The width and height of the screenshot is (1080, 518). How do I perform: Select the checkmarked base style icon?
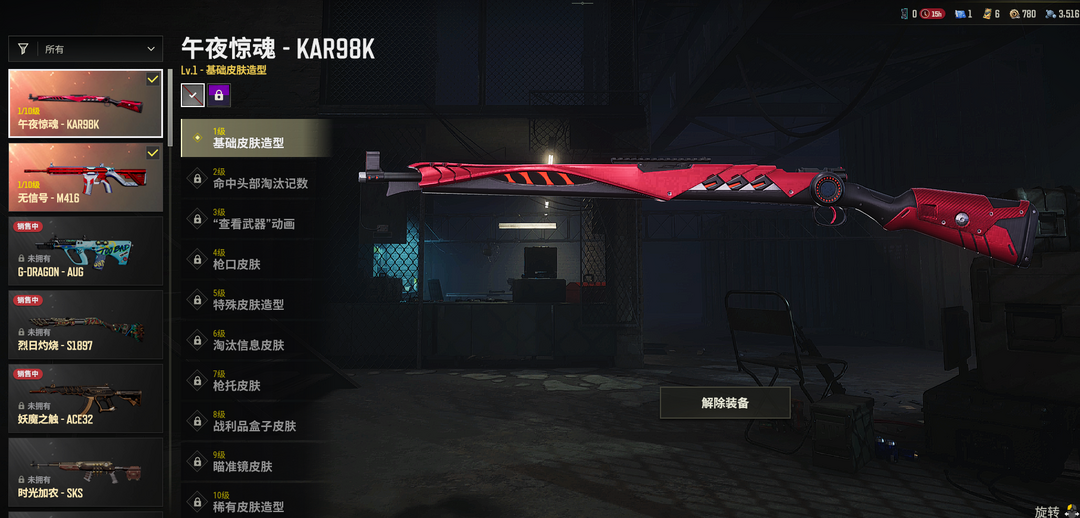193,95
